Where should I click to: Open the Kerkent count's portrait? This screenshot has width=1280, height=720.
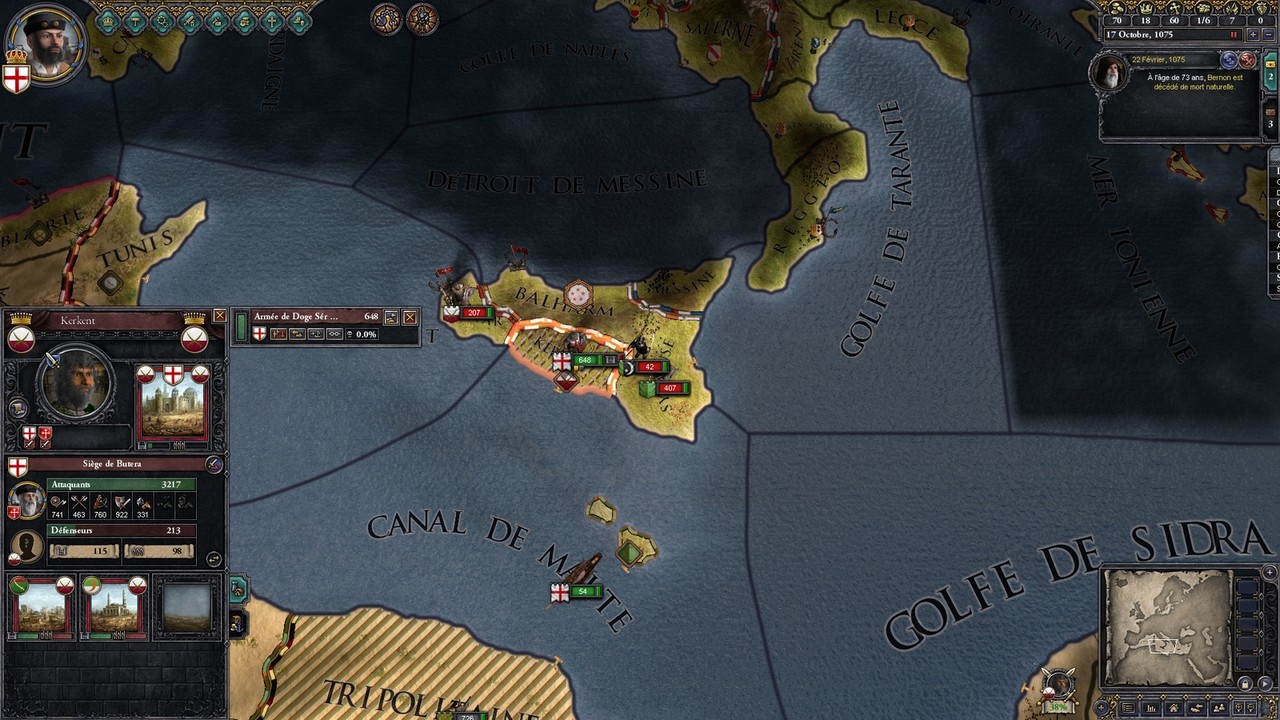pyautogui.click(x=76, y=385)
